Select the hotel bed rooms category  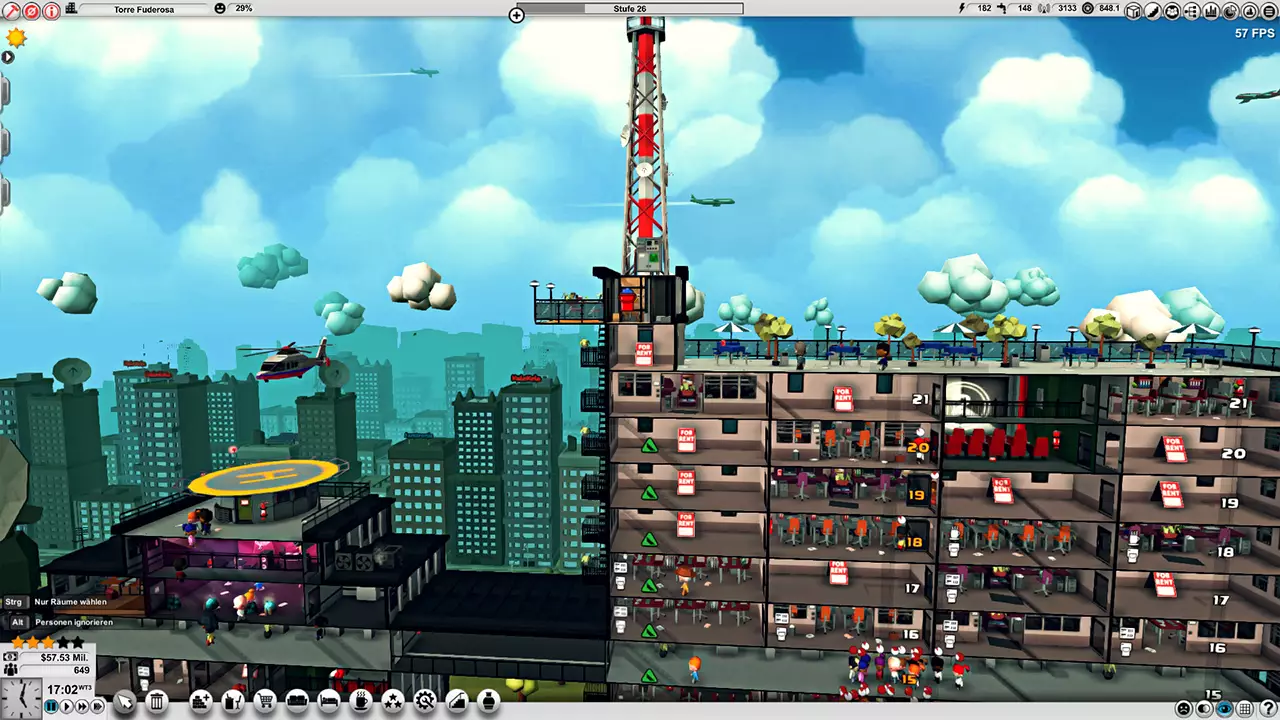[329, 702]
